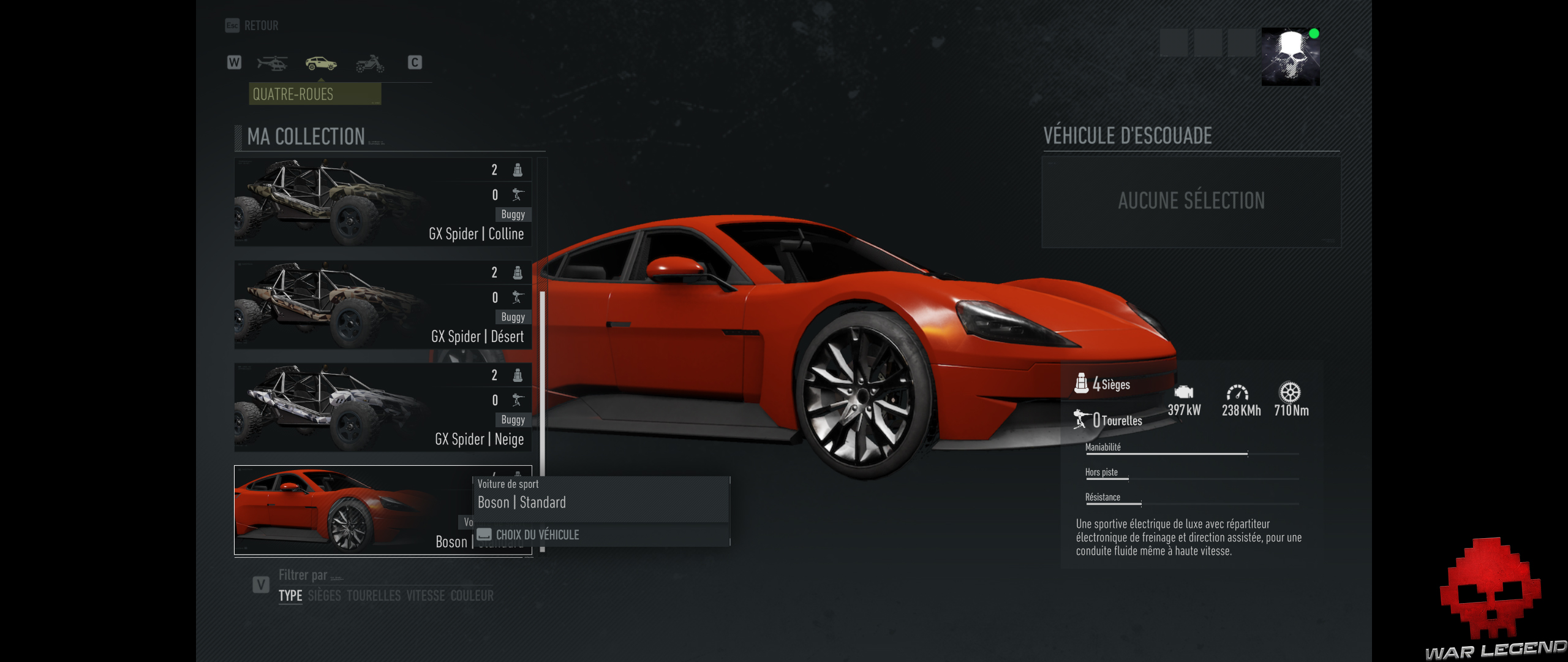The image size is (1568, 662).
Task: Click the squad vehicle Aucune Sélection slot
Action: 1191,202
